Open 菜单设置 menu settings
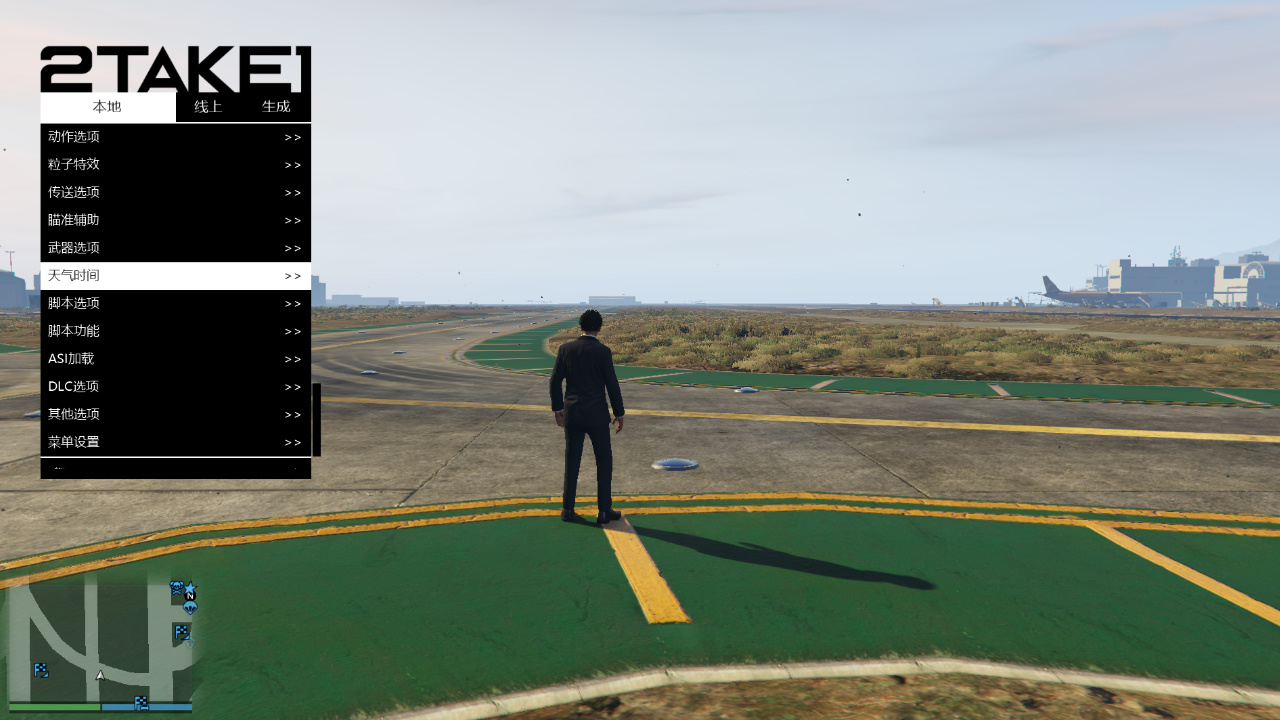 175,442
